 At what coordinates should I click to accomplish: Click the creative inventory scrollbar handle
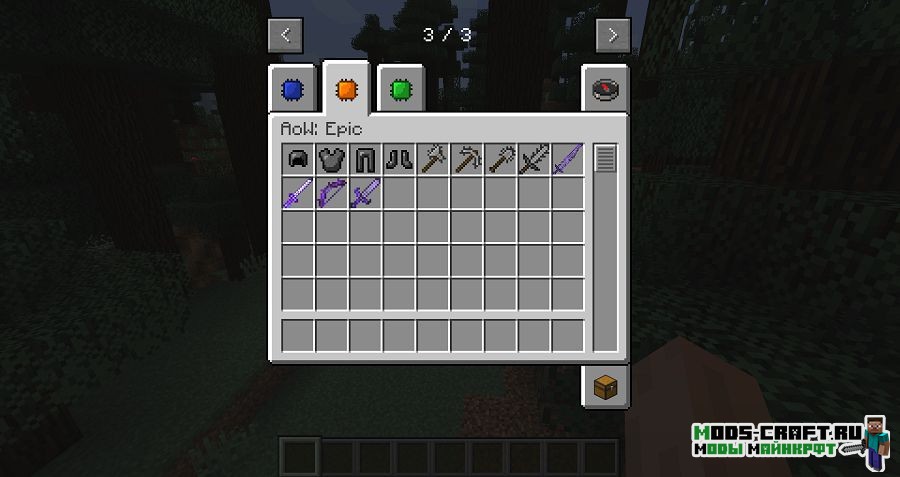606,158
